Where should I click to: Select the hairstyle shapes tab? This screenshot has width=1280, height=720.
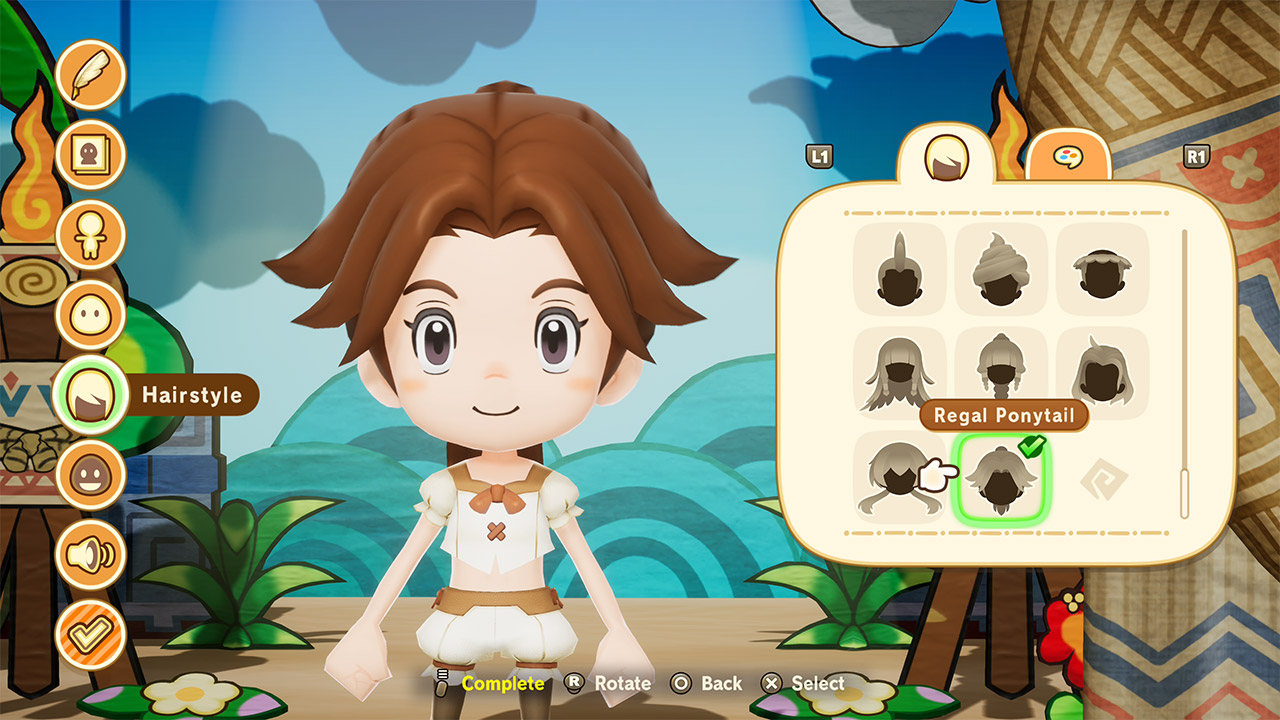pyautogui.click(x=945, y=156)
